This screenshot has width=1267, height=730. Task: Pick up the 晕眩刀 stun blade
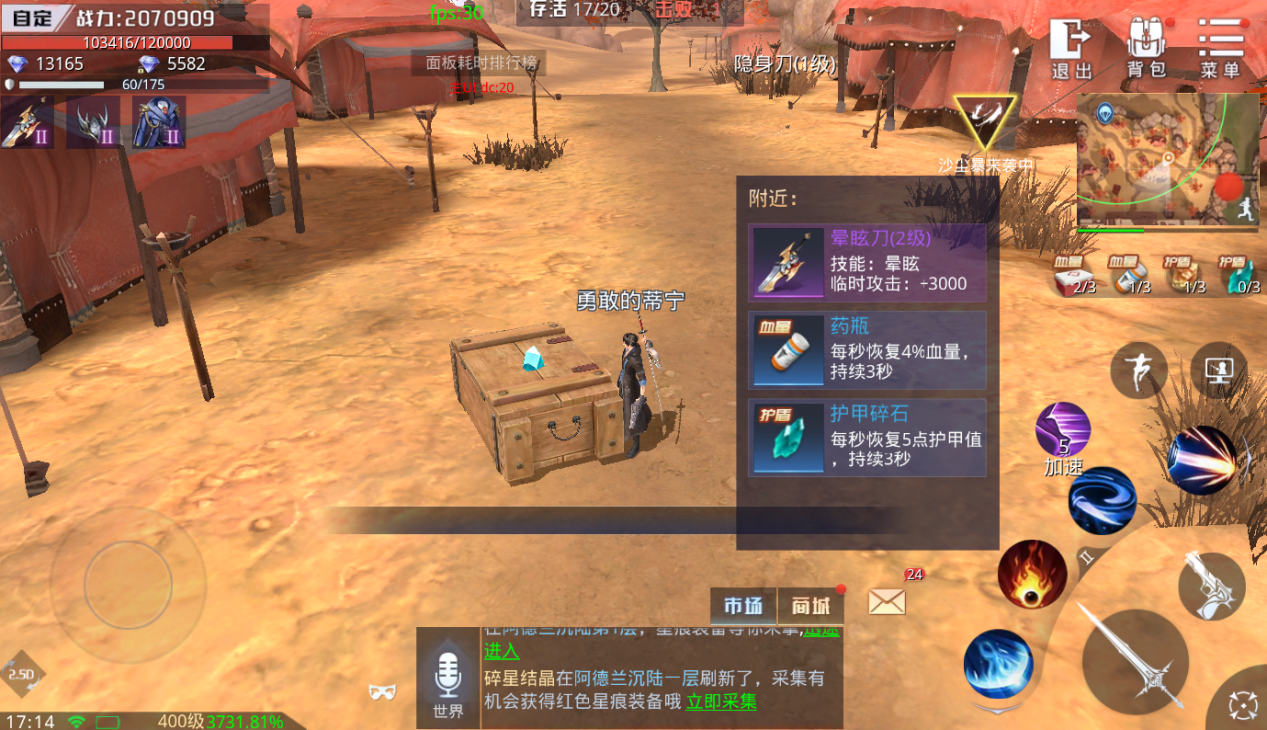867,262
